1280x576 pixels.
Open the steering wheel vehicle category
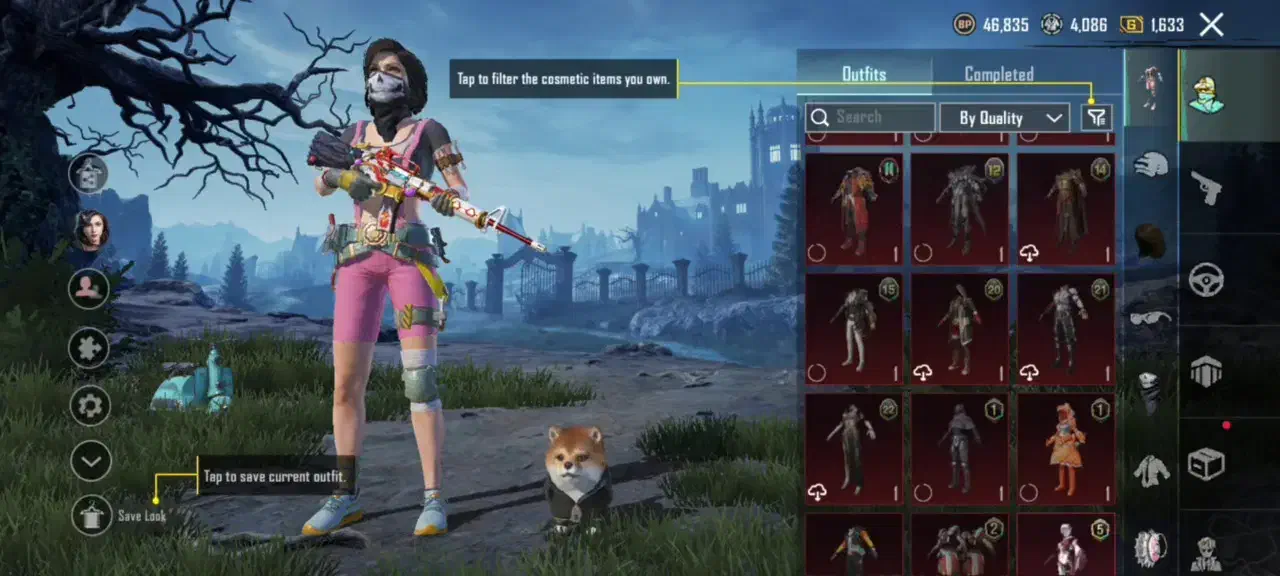point(1206,278)
